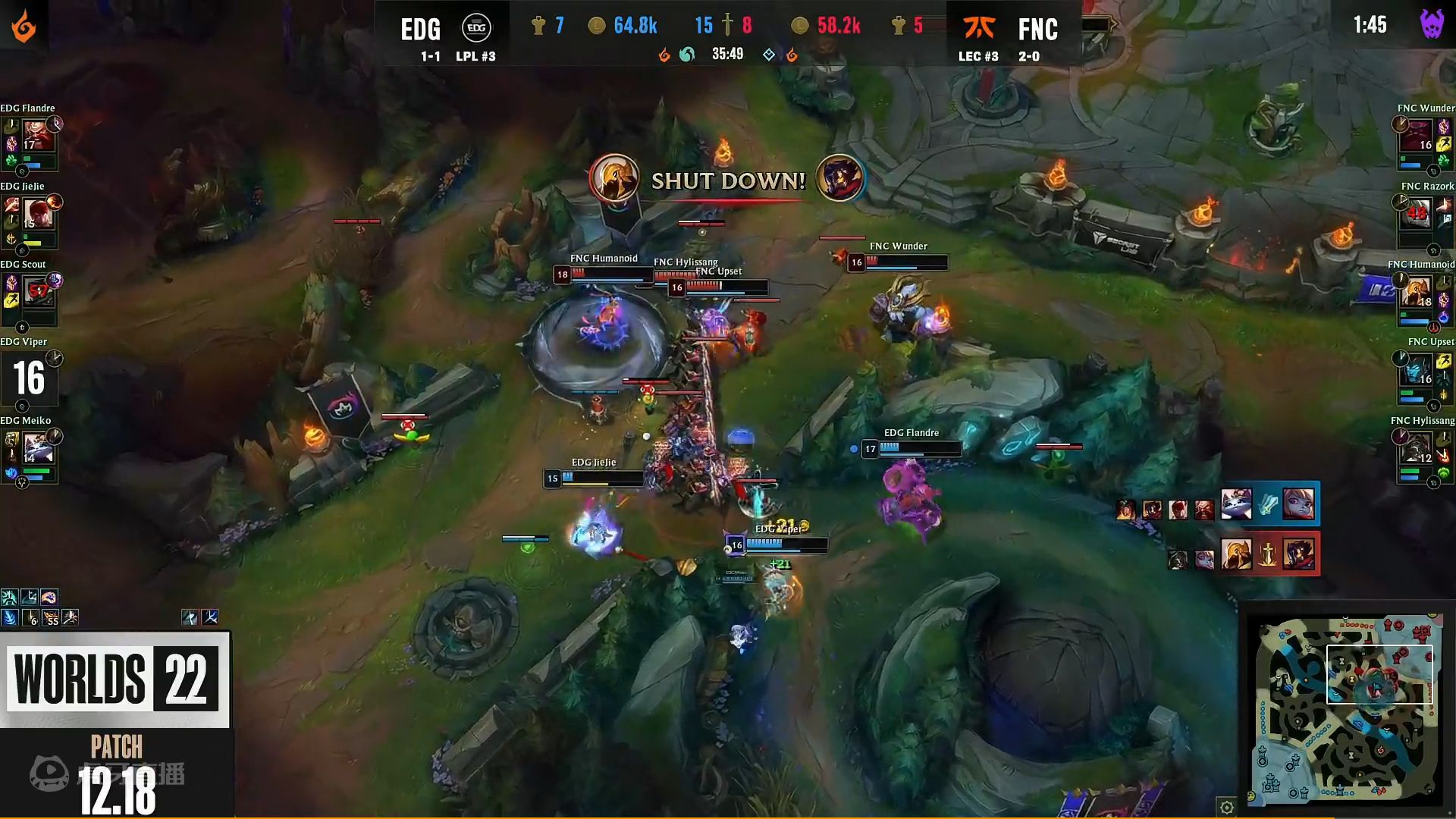
Task: Choose EDG Scout's champion portrait
Action: point(38,292)
